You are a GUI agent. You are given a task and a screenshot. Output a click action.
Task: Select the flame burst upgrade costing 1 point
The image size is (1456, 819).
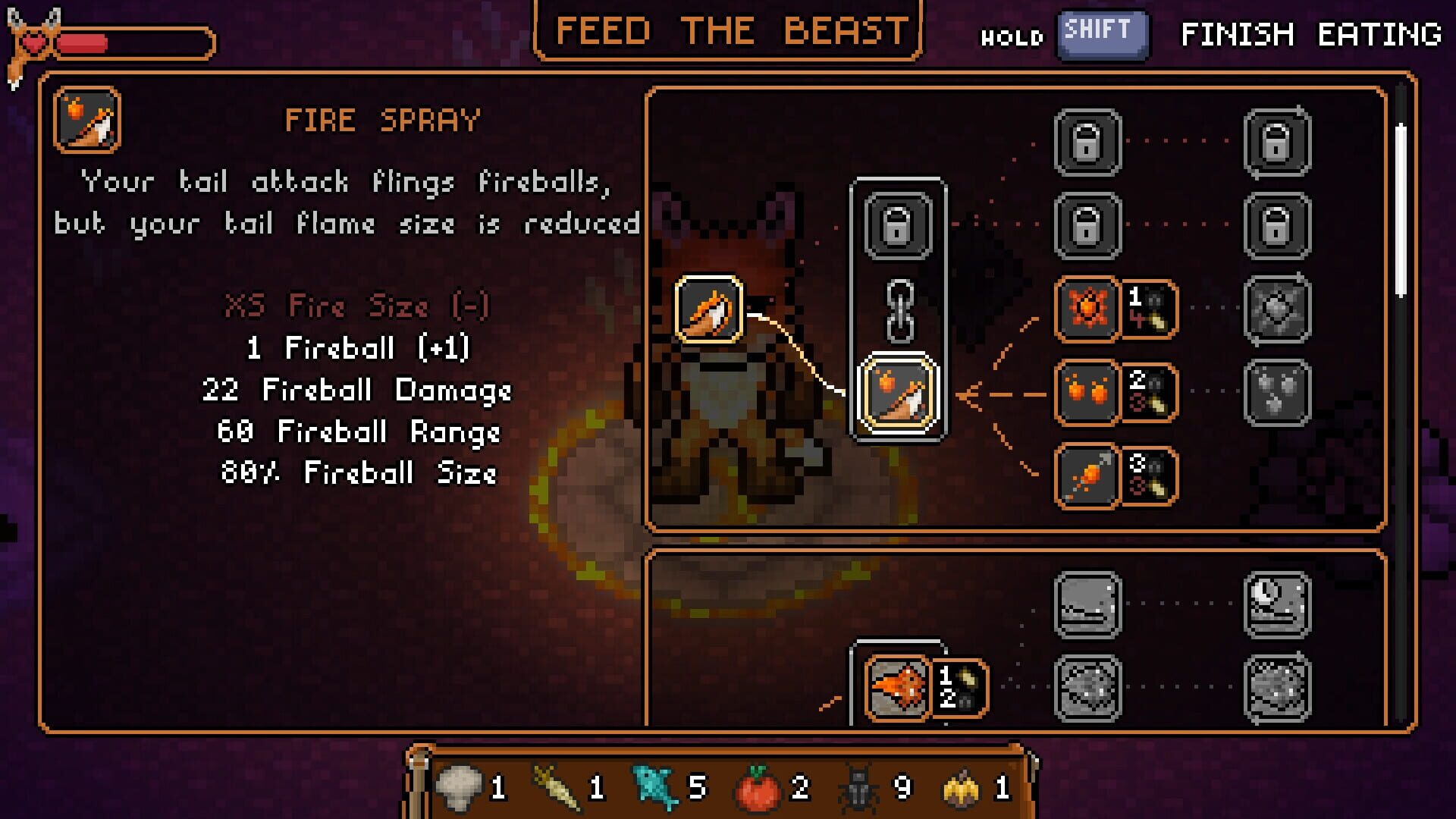tap(1086, 308)
